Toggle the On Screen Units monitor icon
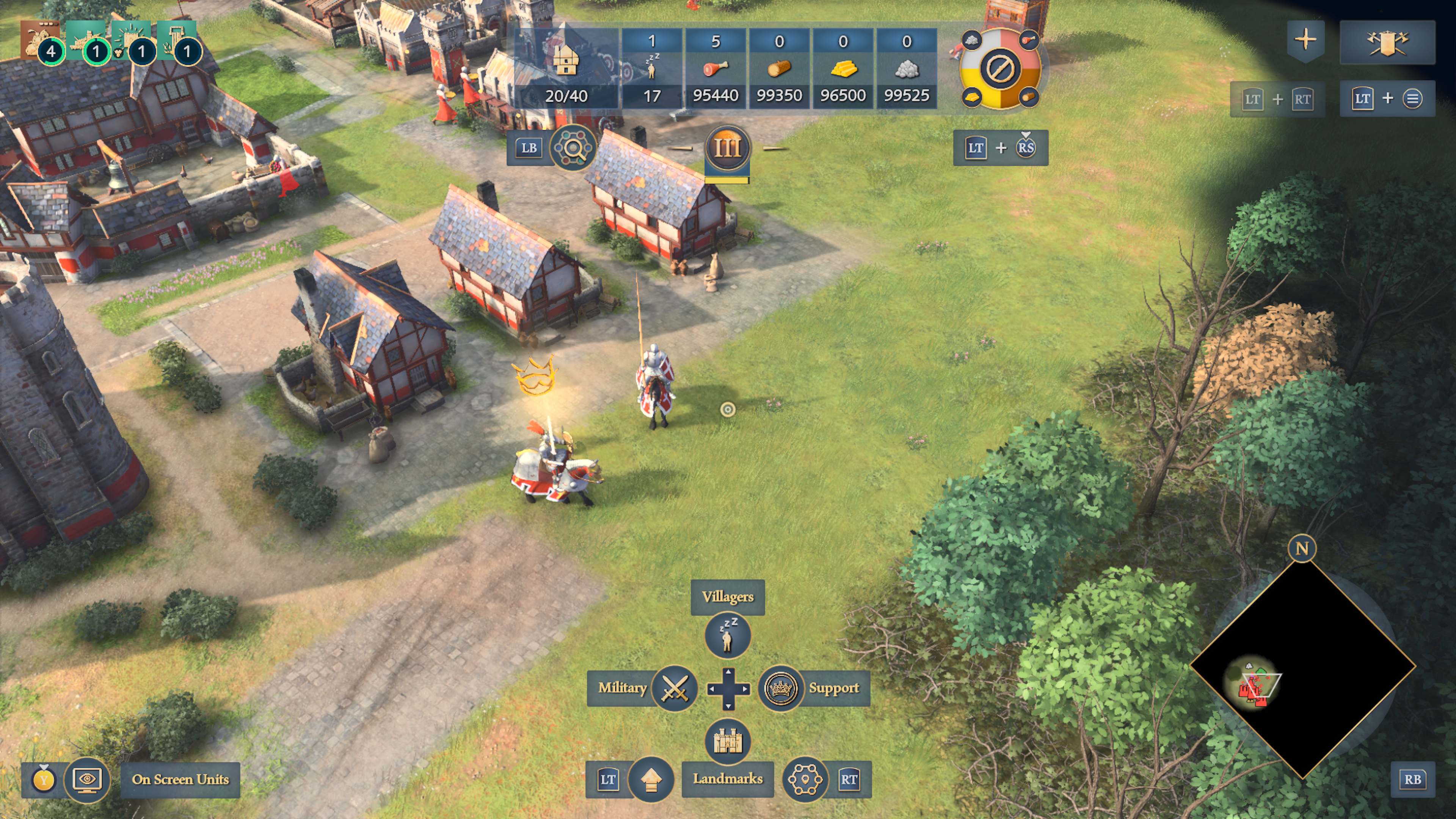 86,780
